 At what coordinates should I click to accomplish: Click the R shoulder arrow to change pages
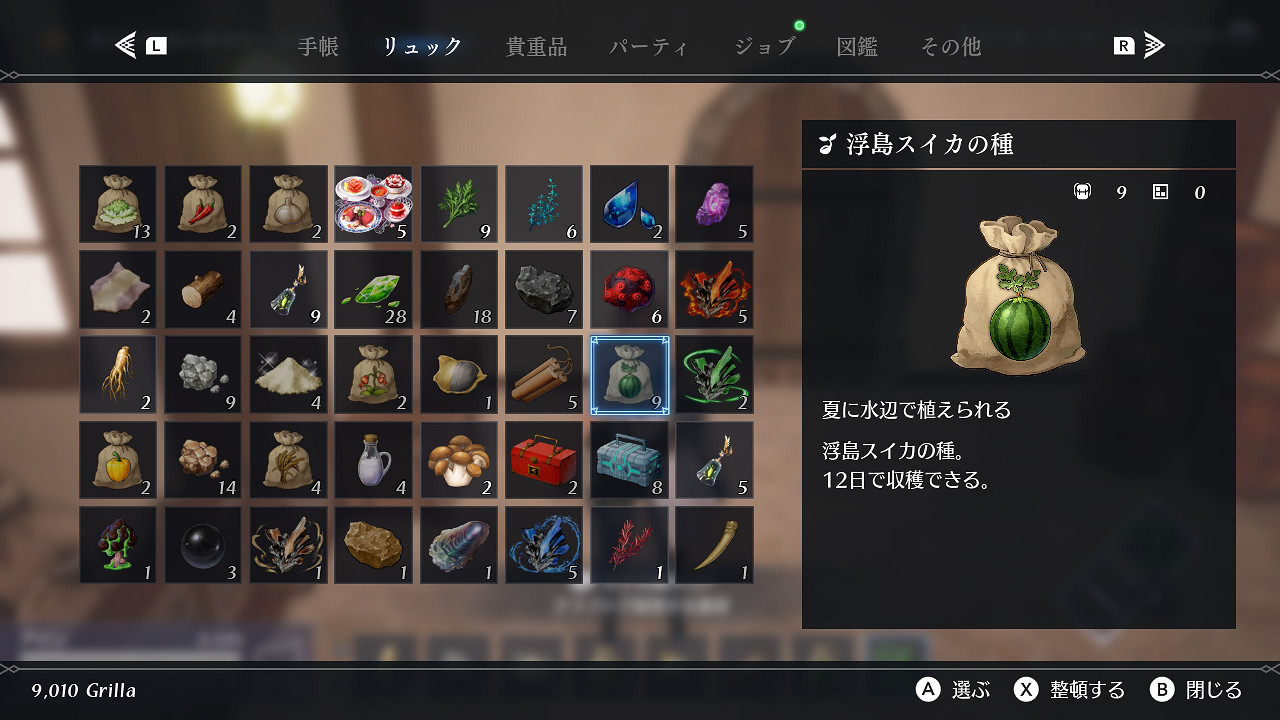pyautogui.click(x=1147, y=44)
